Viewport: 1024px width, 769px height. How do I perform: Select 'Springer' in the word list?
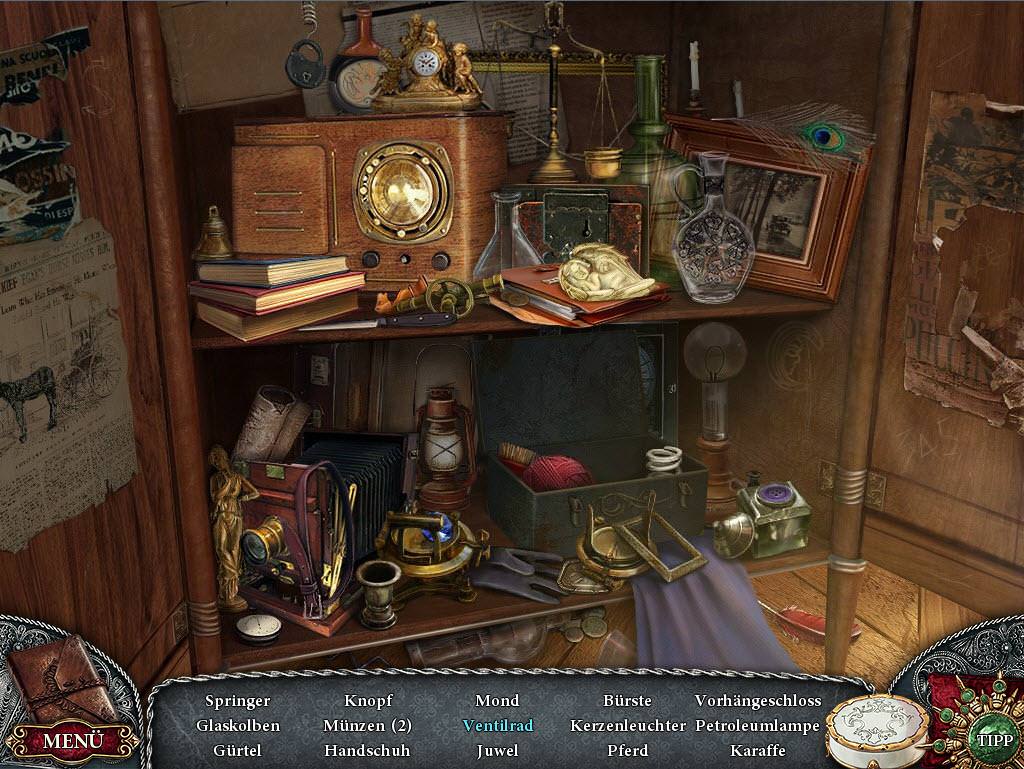click(237, 701)
